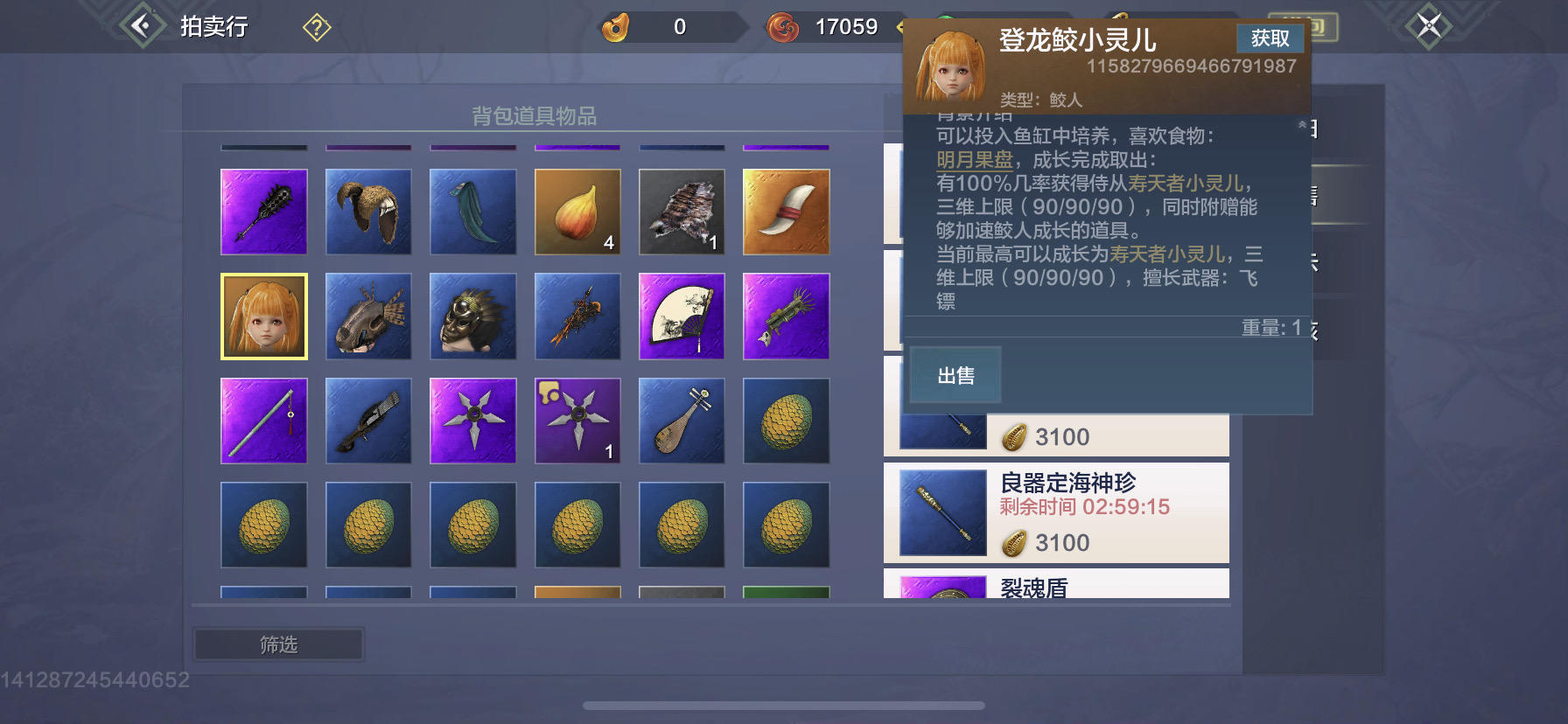
Task: Collapse the description with the double chevron arrow
Action: (x=1299, y=125)
